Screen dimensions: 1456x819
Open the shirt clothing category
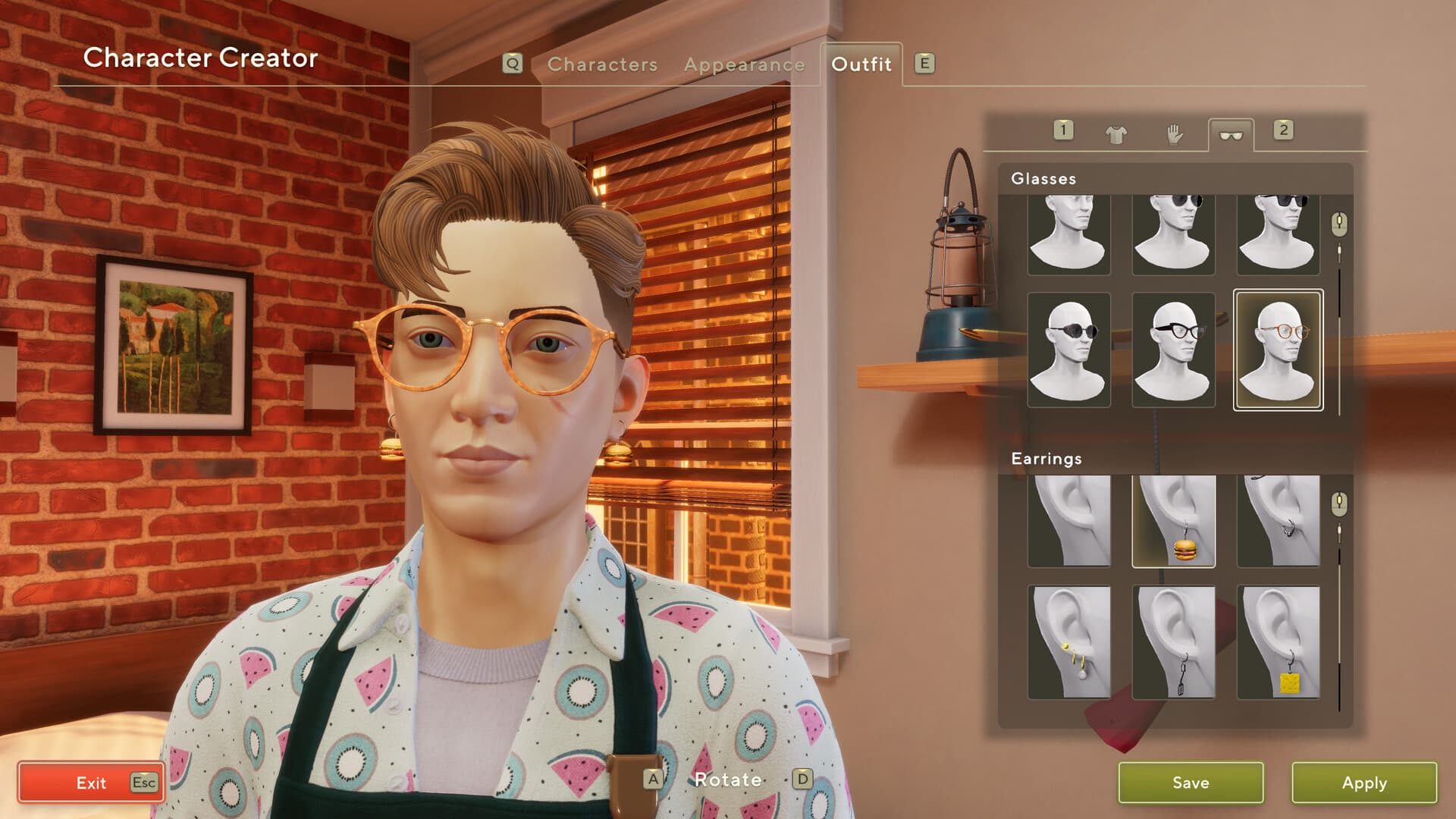click(x=1116, y=135)
